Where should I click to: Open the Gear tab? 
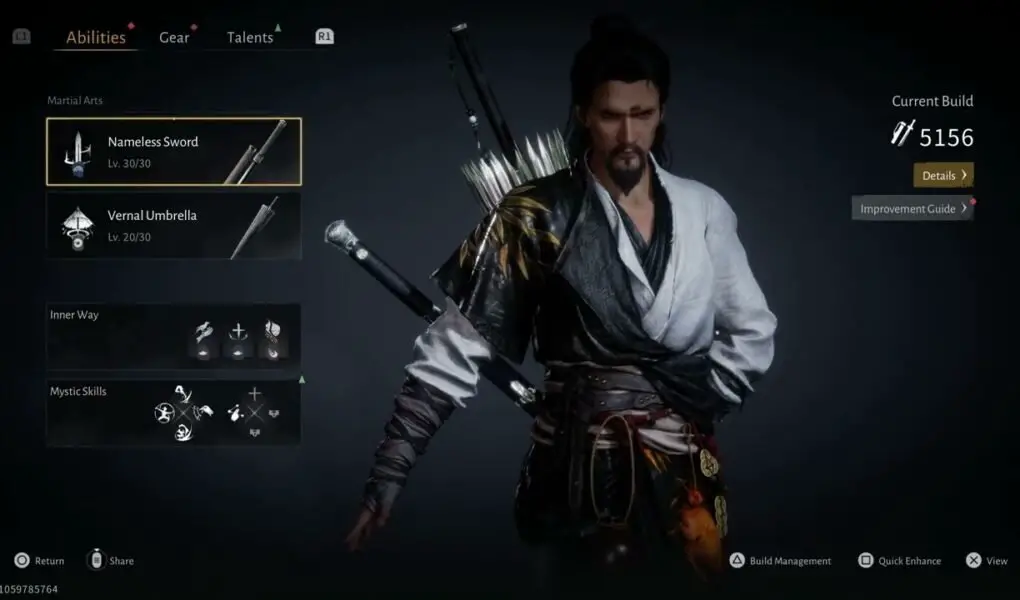click(174, 38)
